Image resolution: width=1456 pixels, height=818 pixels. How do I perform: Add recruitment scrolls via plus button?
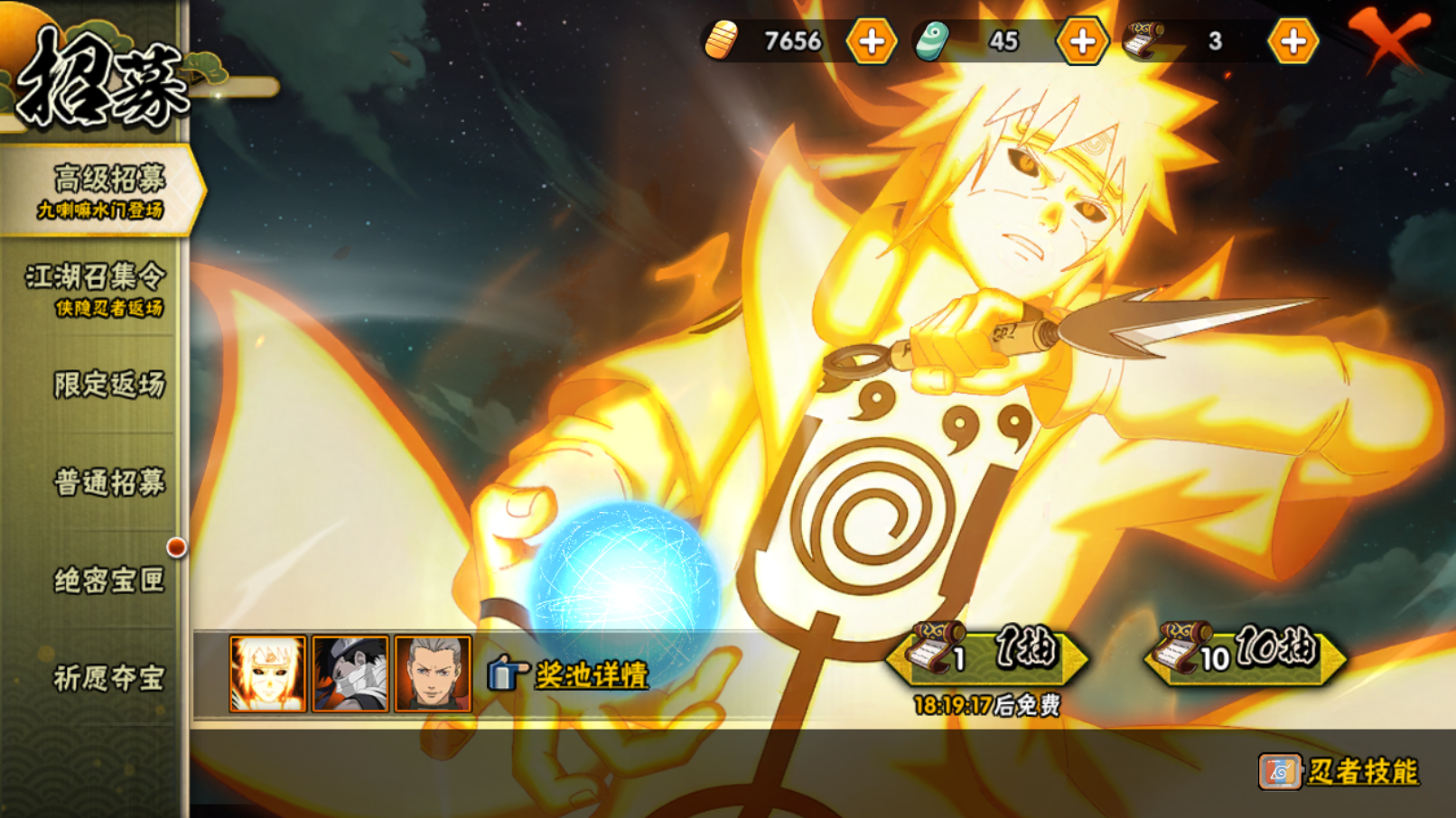pos(1293,42)
